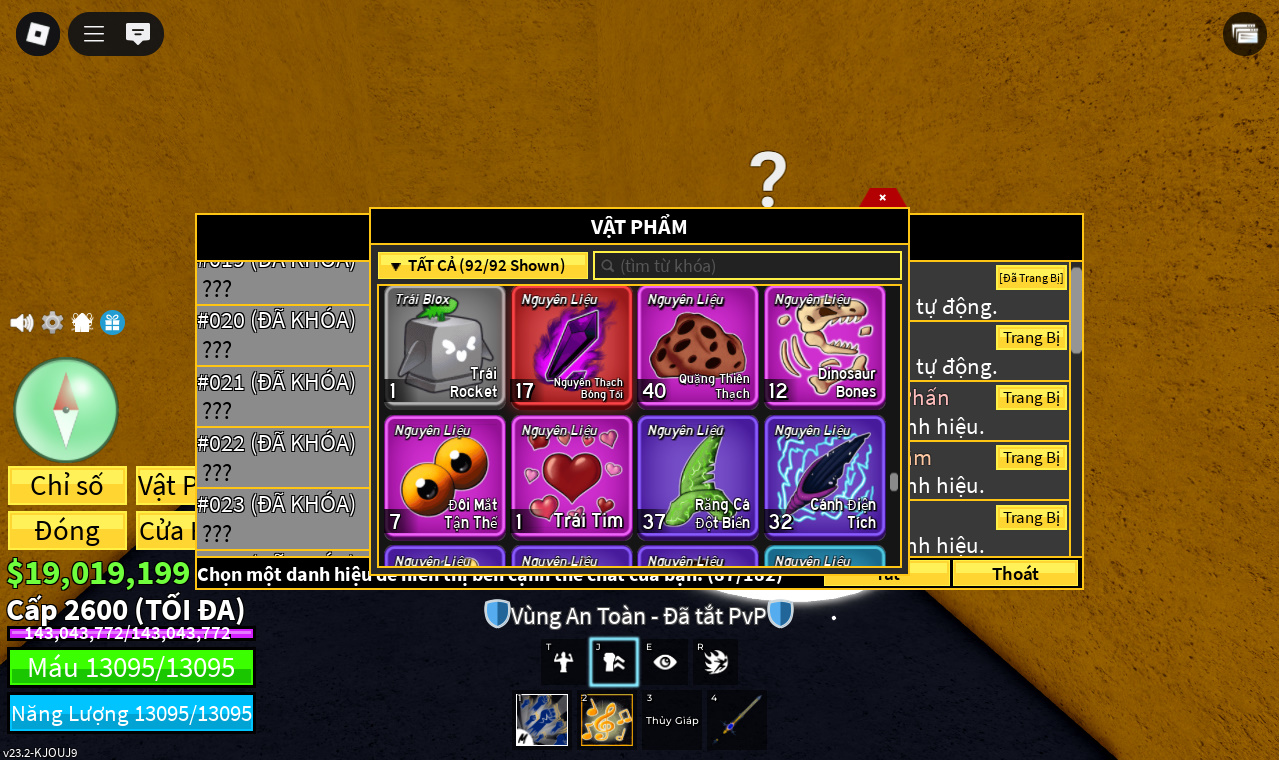Open the Chỉ số stats menu

click(x=67, y=486)
